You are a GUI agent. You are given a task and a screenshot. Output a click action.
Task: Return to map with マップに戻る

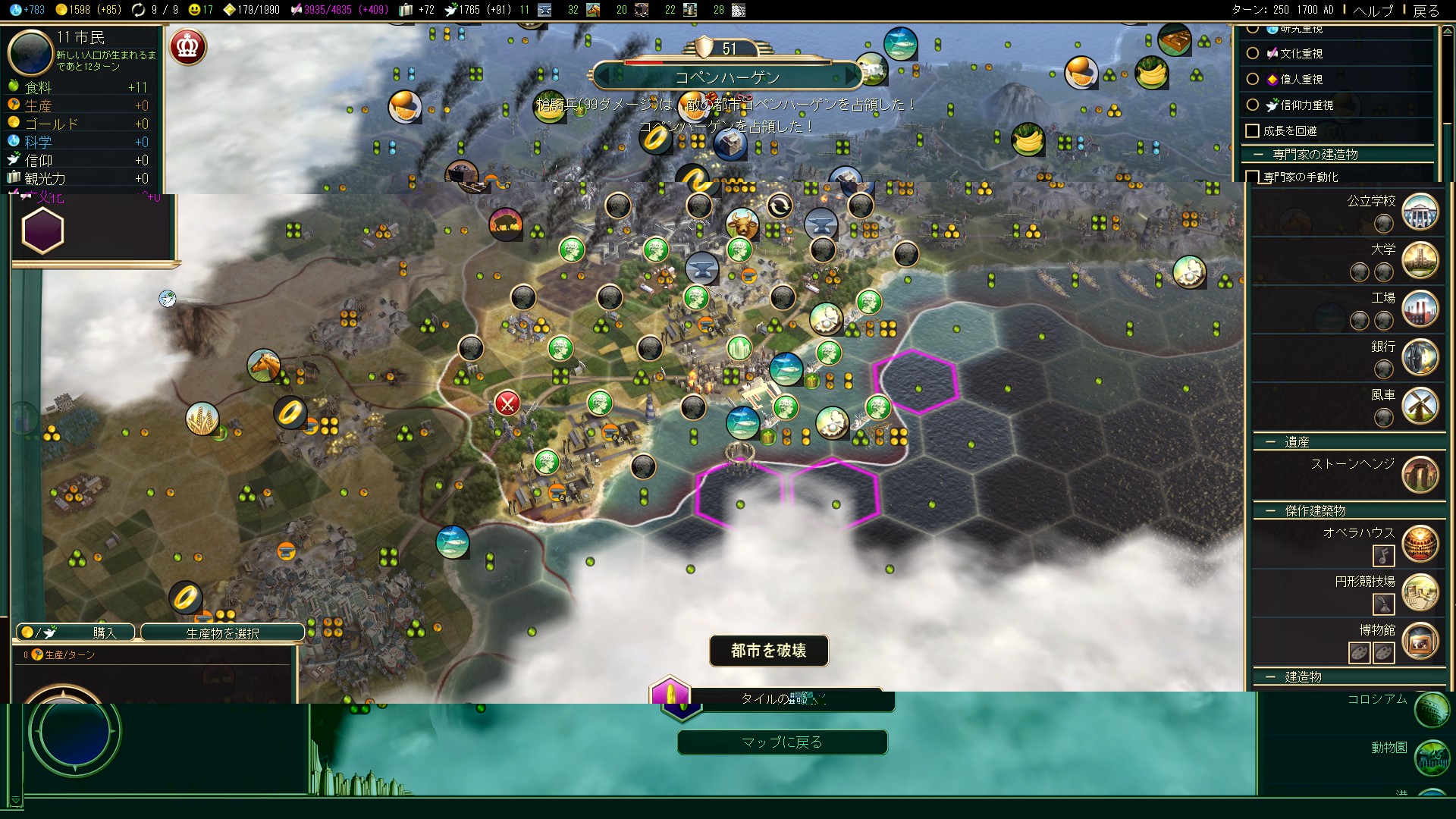pyautogui.click(x=782, y=742)
